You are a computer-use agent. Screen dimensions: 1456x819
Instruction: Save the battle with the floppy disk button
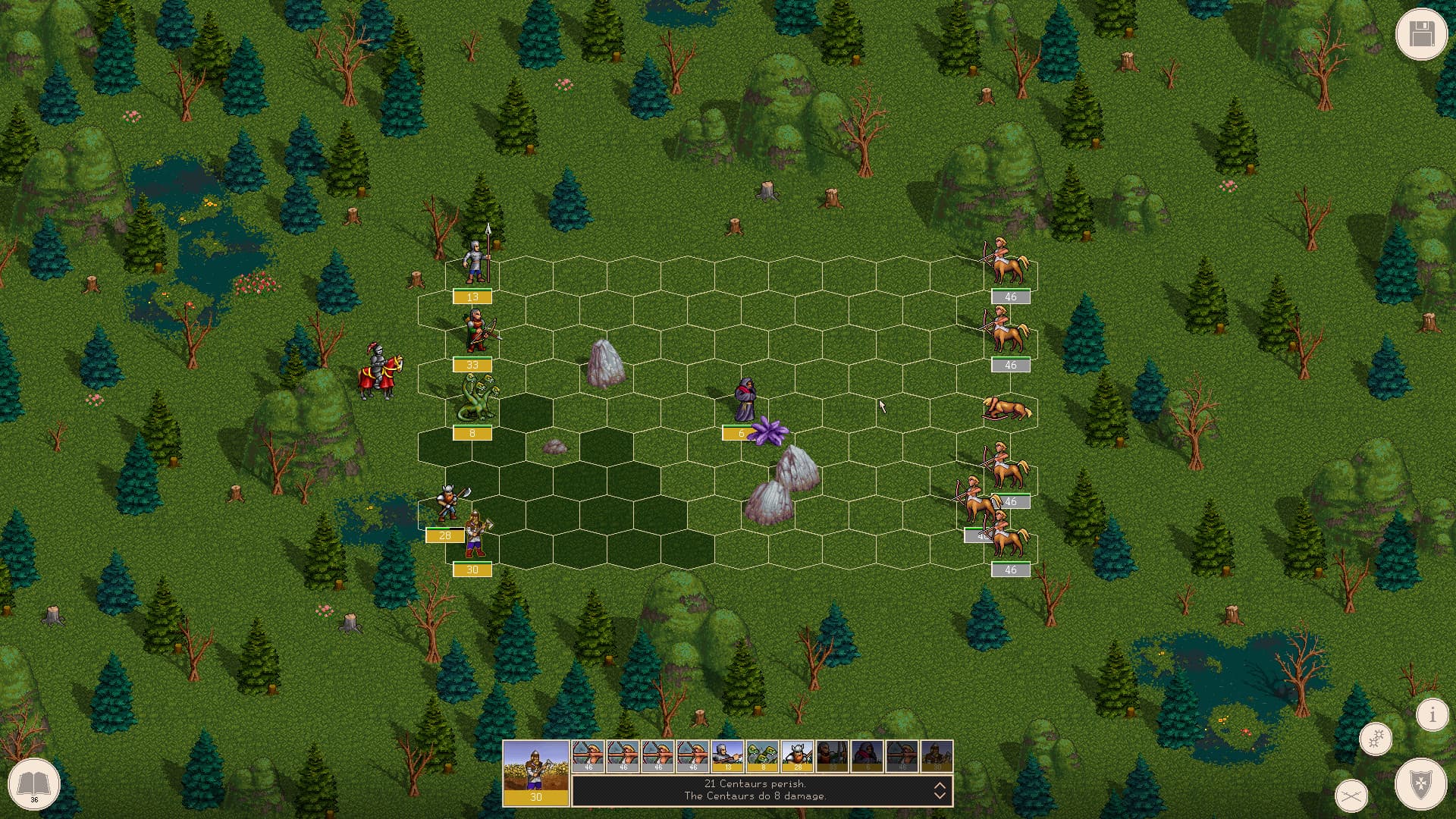pyautogui.click(x=1422, y=33)
